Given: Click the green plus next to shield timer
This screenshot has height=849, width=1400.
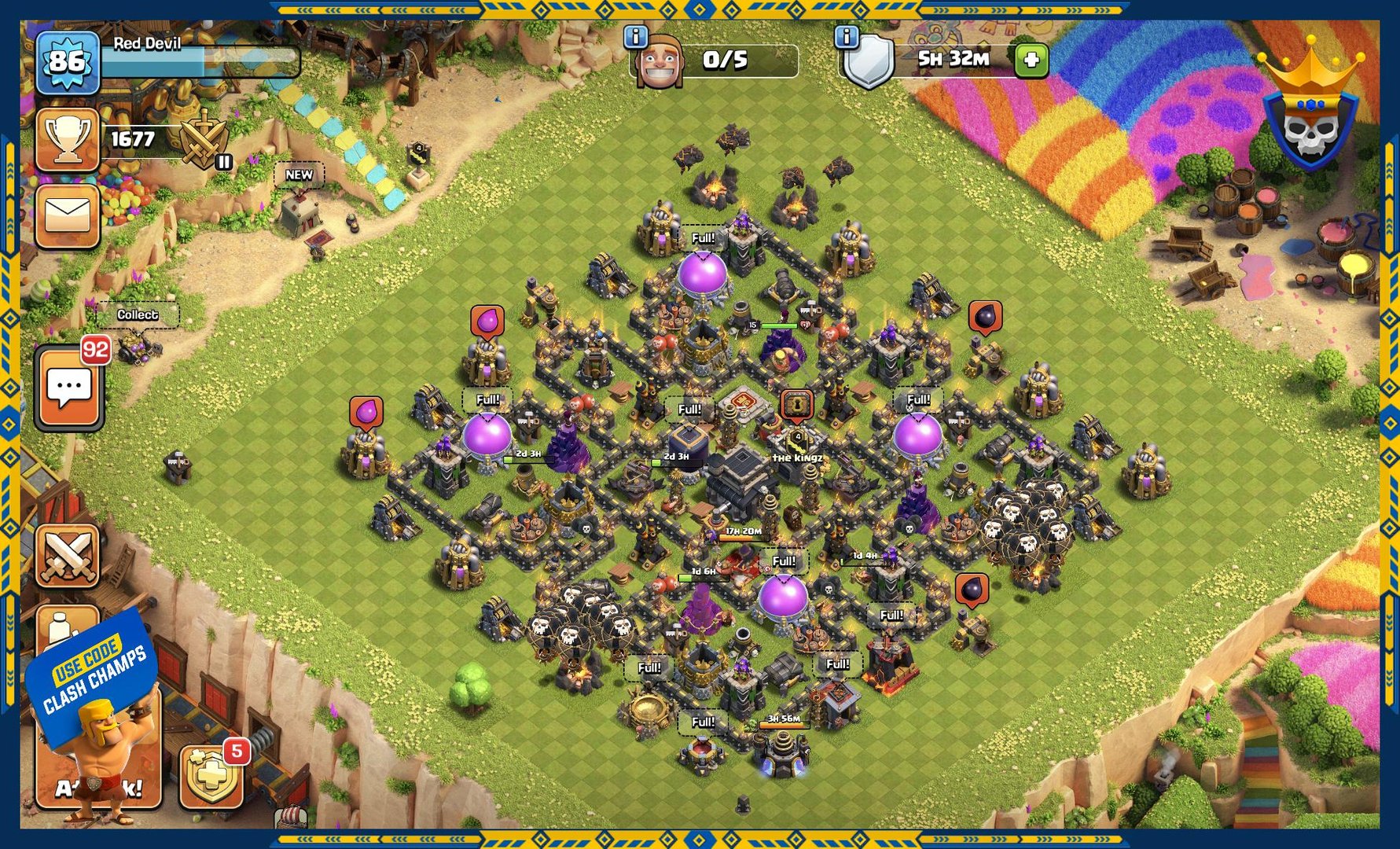Looking at the screenshot, I should (1031, 60).
